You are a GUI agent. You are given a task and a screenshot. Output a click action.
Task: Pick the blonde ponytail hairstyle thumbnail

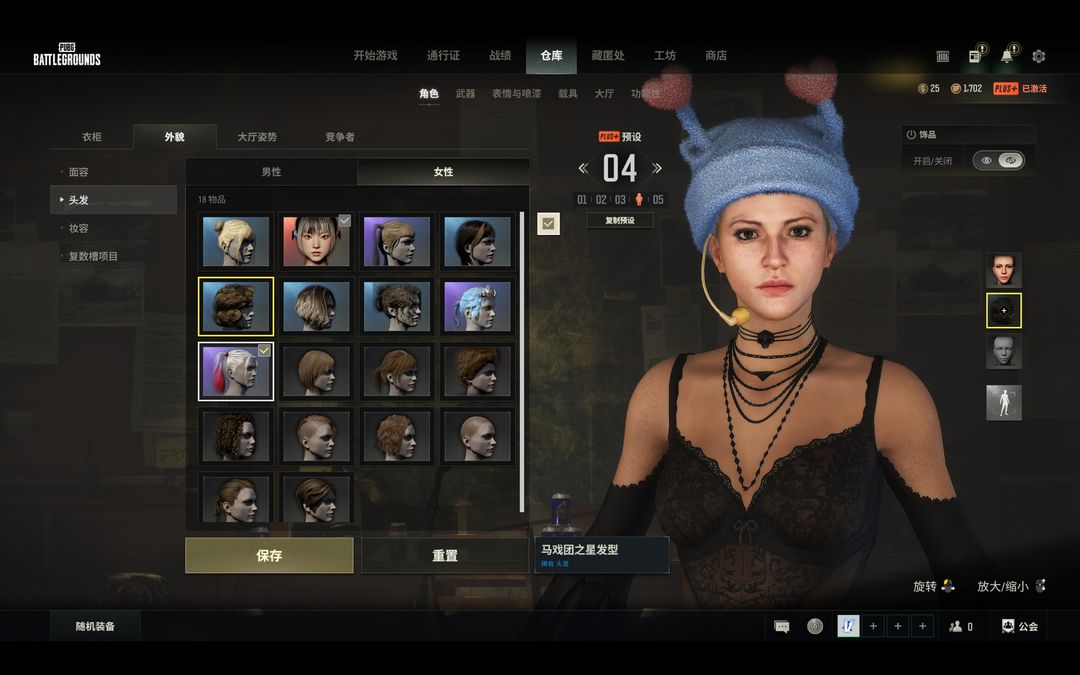[236, 241]
